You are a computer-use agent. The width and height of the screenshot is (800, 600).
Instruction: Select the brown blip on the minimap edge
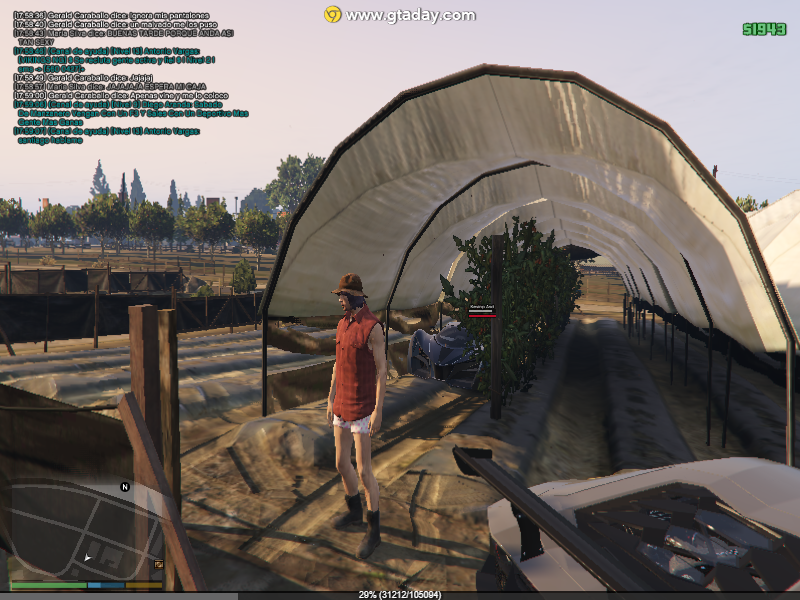[158, 565]
